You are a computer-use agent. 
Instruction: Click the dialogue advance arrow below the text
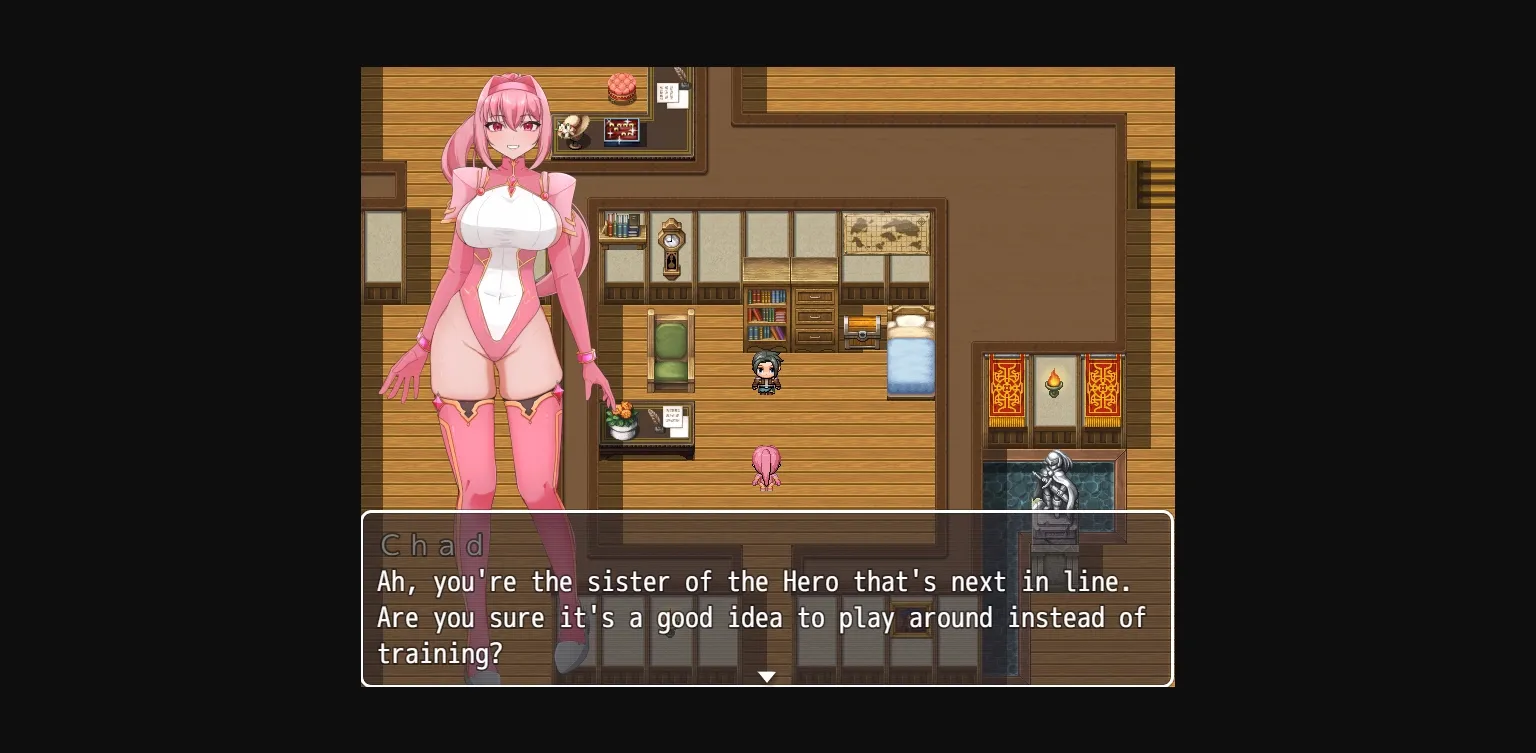click(x=766, y=676)
